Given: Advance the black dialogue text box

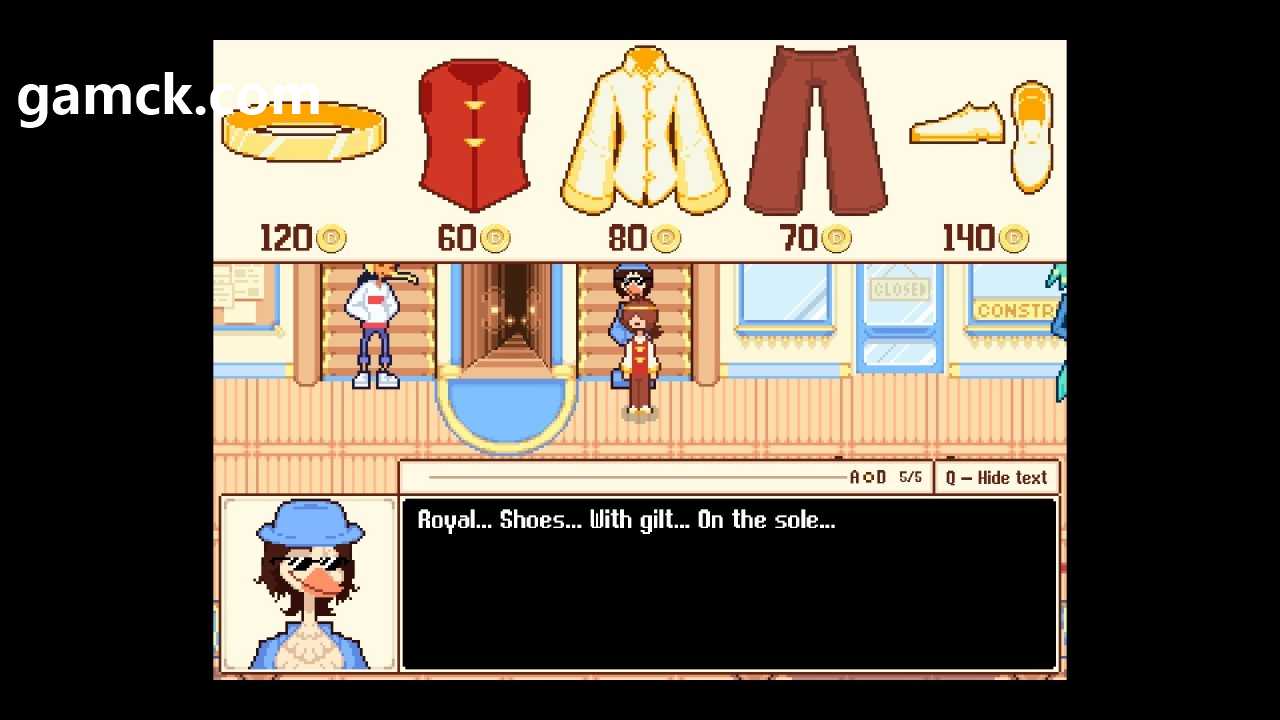Looking at the screenshot, I should [x=728, y=584].
